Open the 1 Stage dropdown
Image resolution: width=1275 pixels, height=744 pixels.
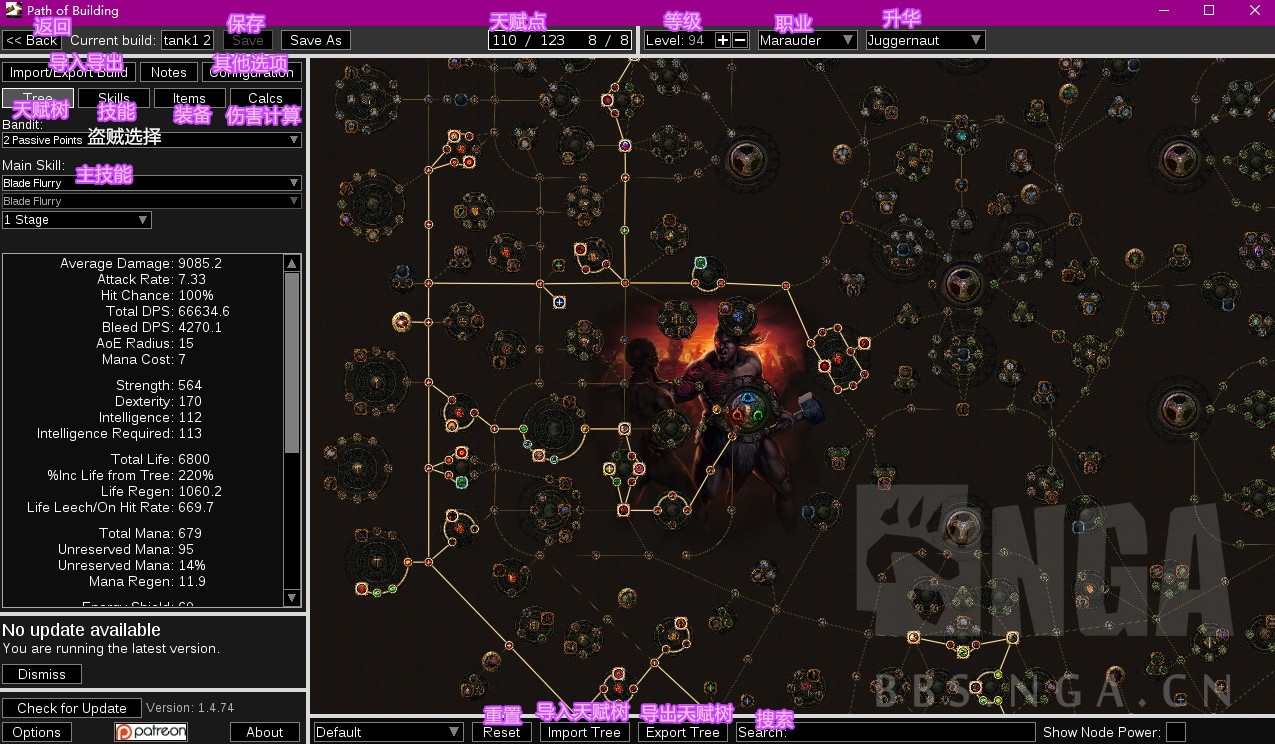point(76,220)
